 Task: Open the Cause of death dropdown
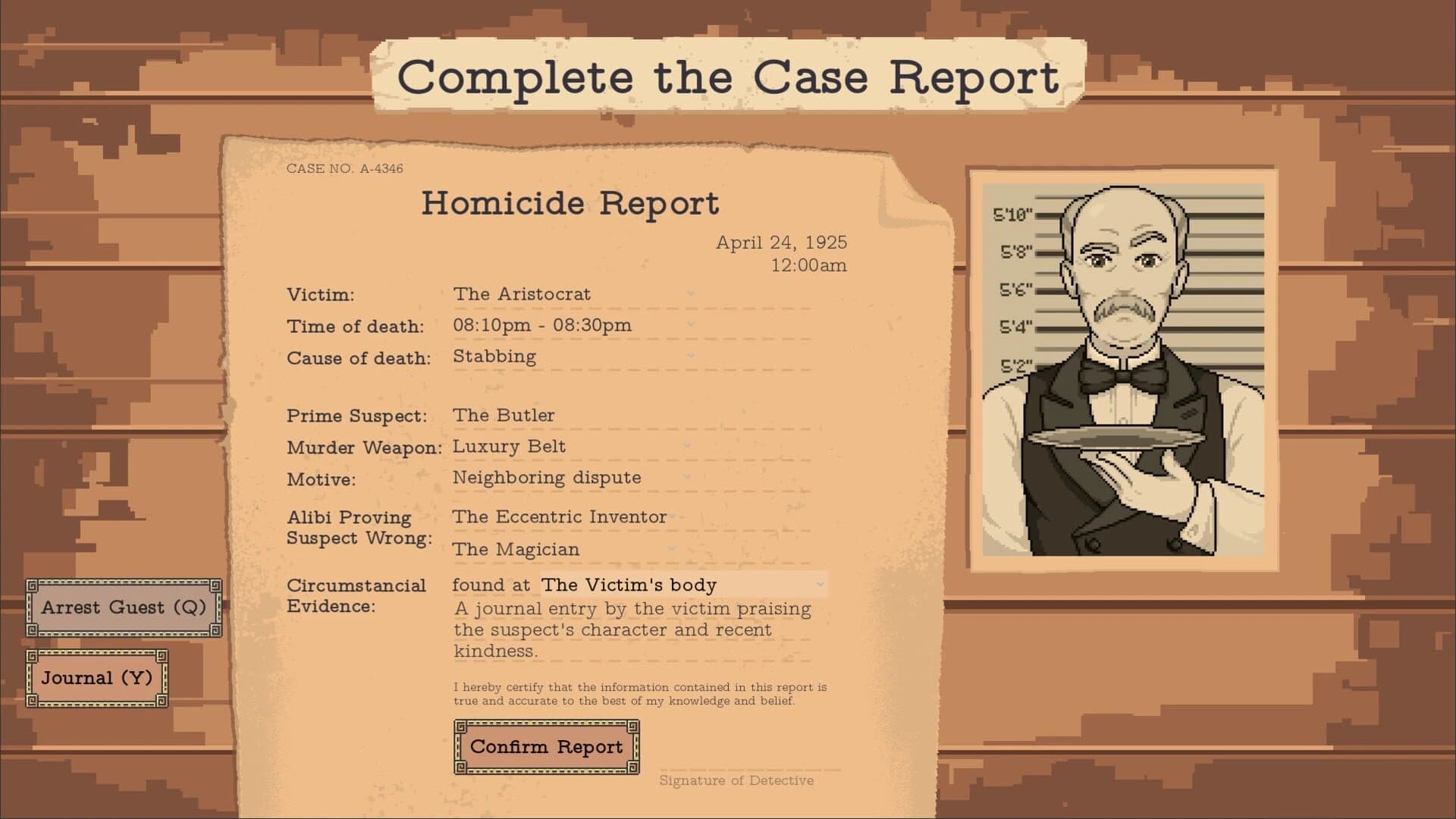(x=689, y=357)
